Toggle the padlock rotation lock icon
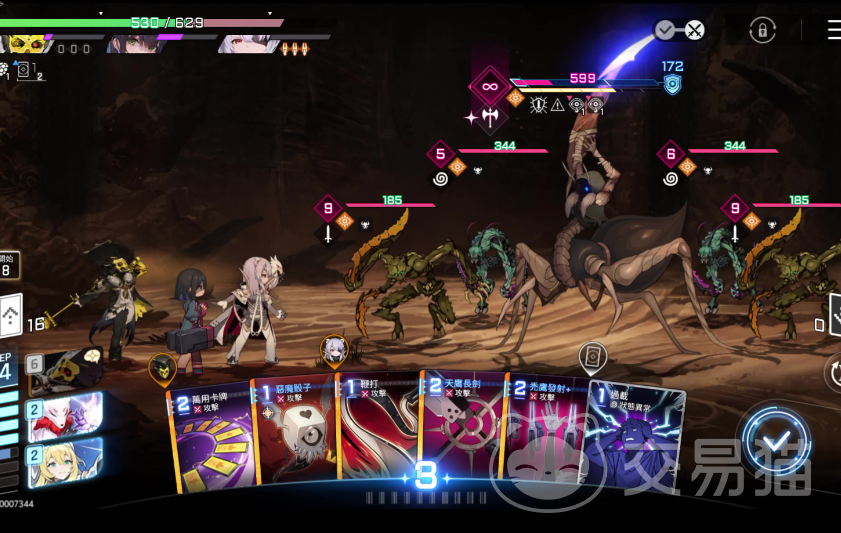841x533 pixels. pos(762,30)
